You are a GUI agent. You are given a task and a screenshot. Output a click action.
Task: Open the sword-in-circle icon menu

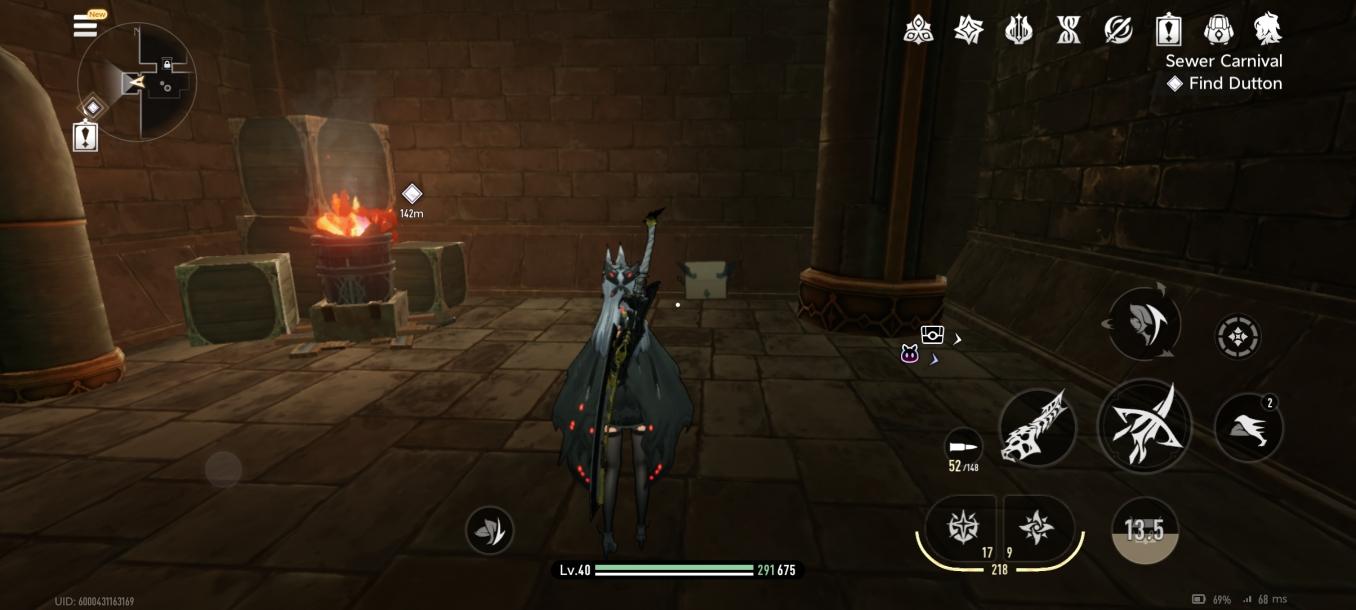[1118, 30]
